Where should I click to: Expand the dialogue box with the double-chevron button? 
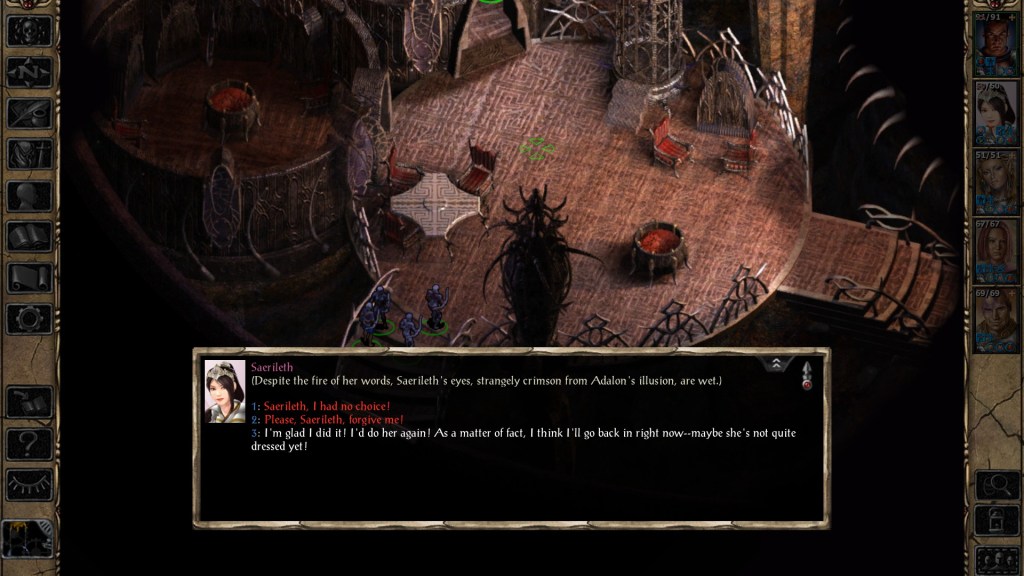pos(777,365)
